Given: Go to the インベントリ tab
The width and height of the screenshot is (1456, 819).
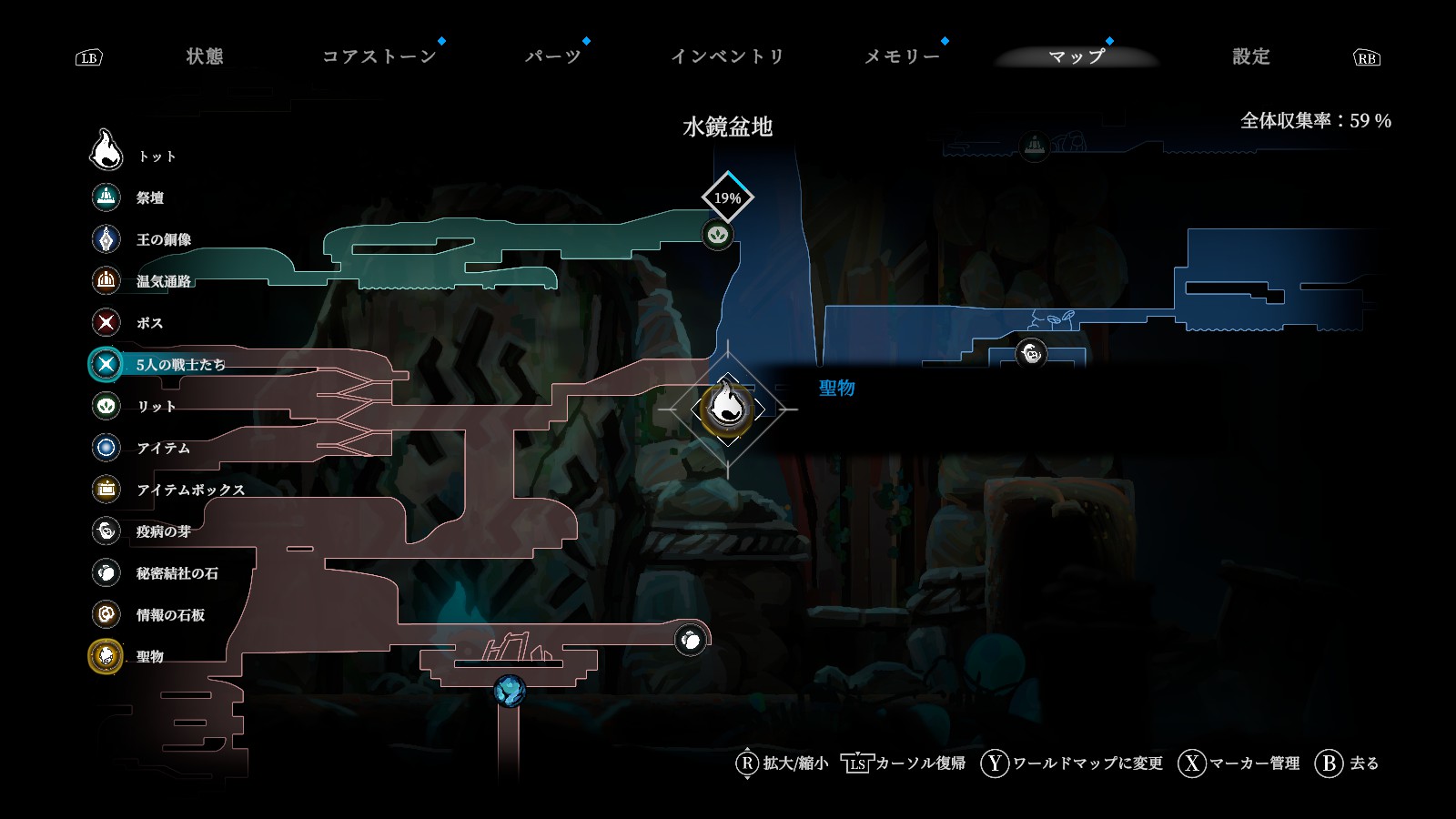Looking at the screenshot, I should coord(727,56).
